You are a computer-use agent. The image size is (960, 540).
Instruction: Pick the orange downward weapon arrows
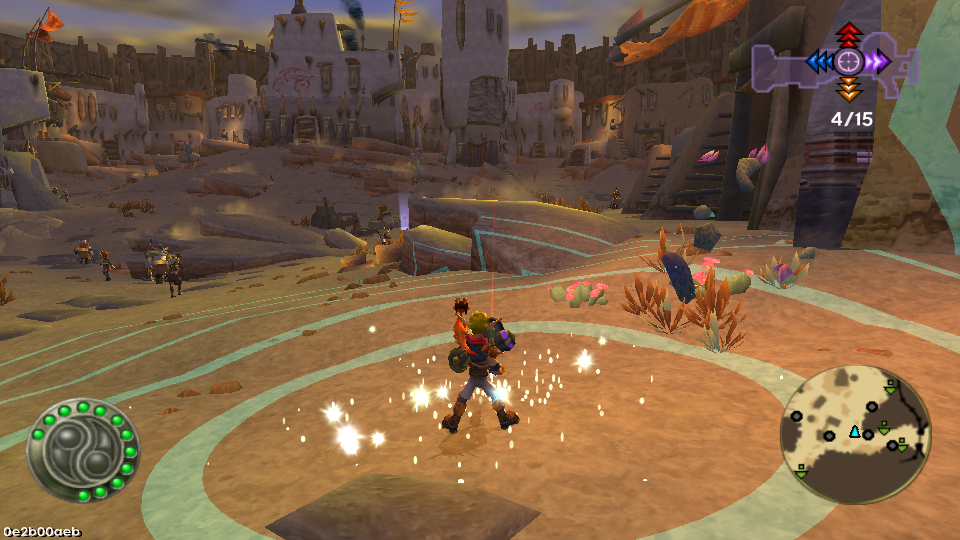pyautogui.click(x=849, y=91)
